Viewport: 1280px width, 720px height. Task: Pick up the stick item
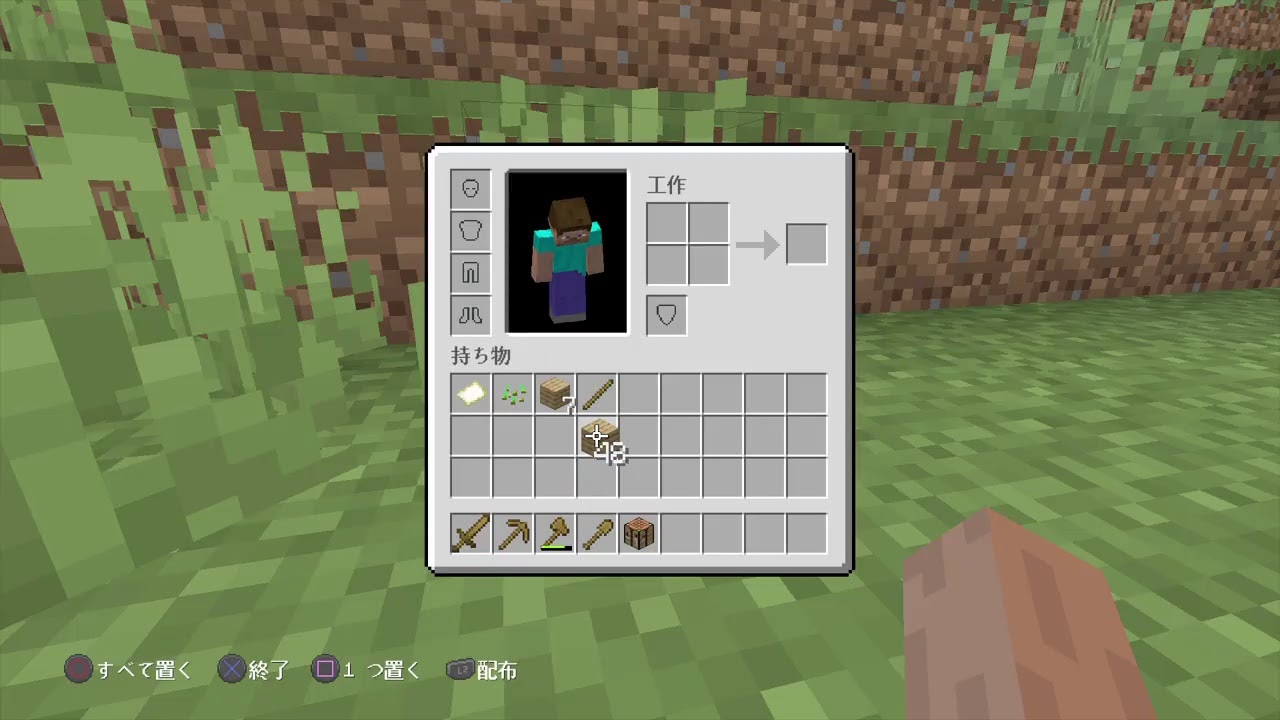coord(597,393)
